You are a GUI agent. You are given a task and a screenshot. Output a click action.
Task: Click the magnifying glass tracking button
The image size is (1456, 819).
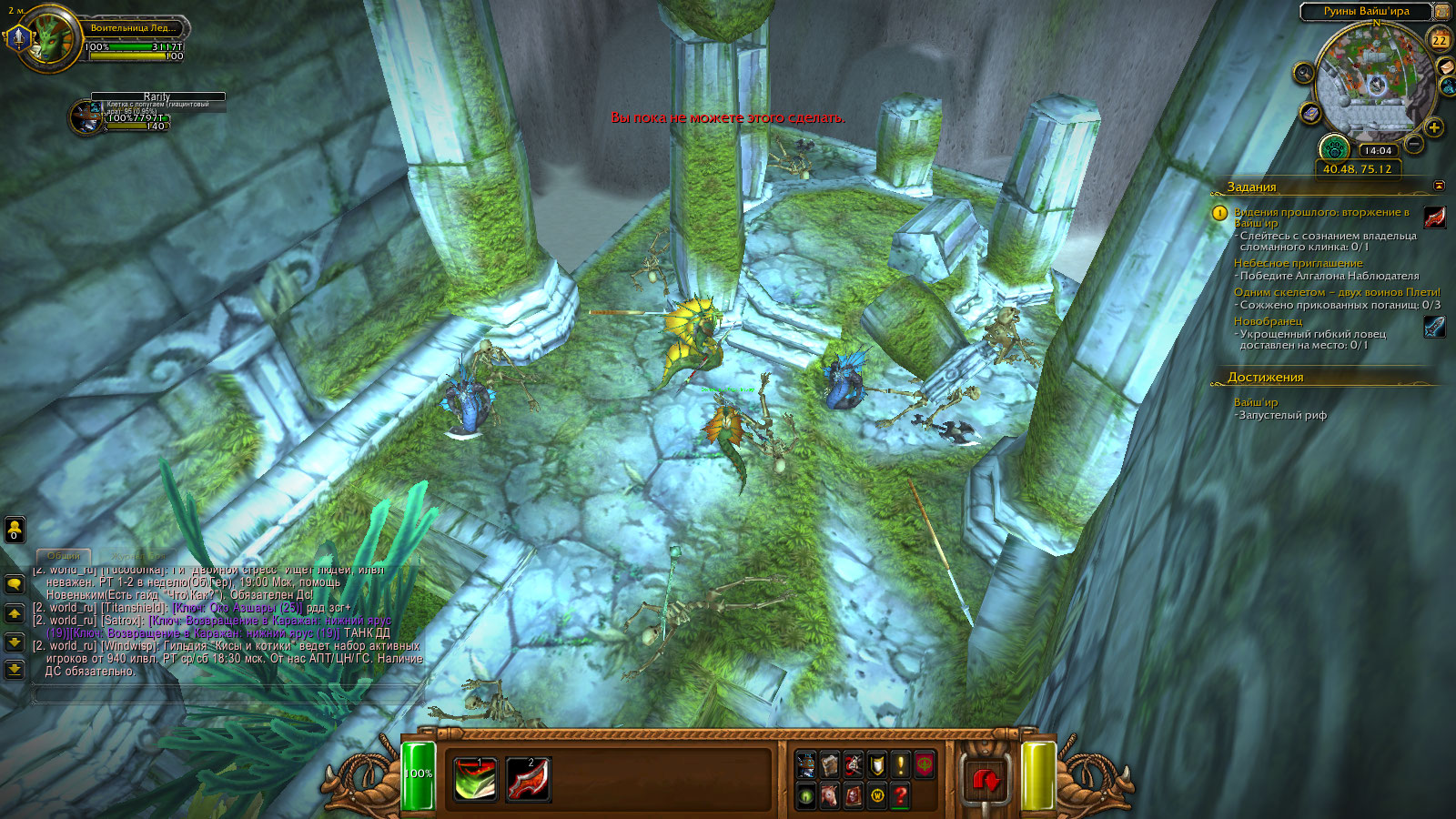tap(1304, 73)
